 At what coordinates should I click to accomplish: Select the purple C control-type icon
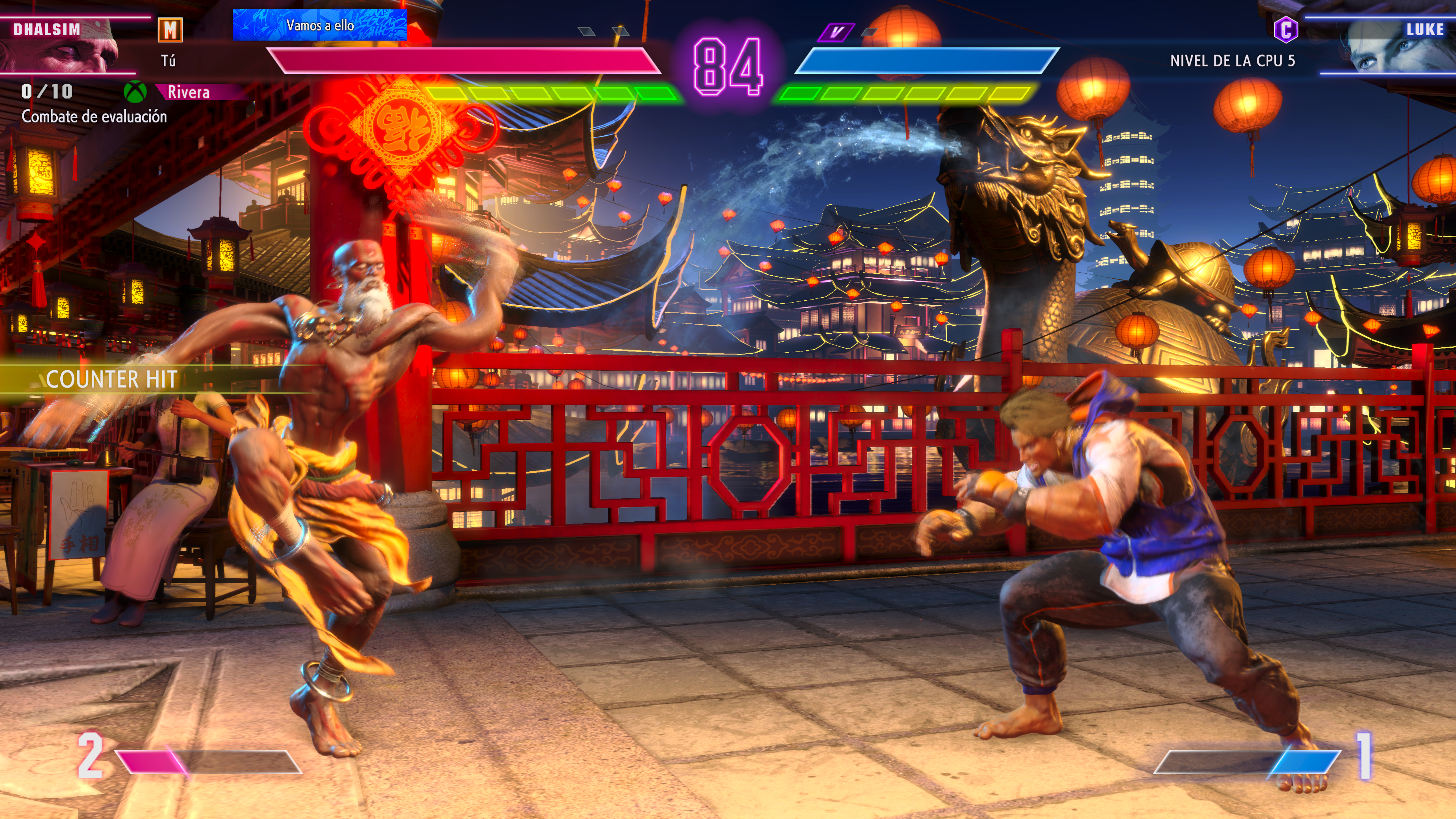coord(1286,30)
